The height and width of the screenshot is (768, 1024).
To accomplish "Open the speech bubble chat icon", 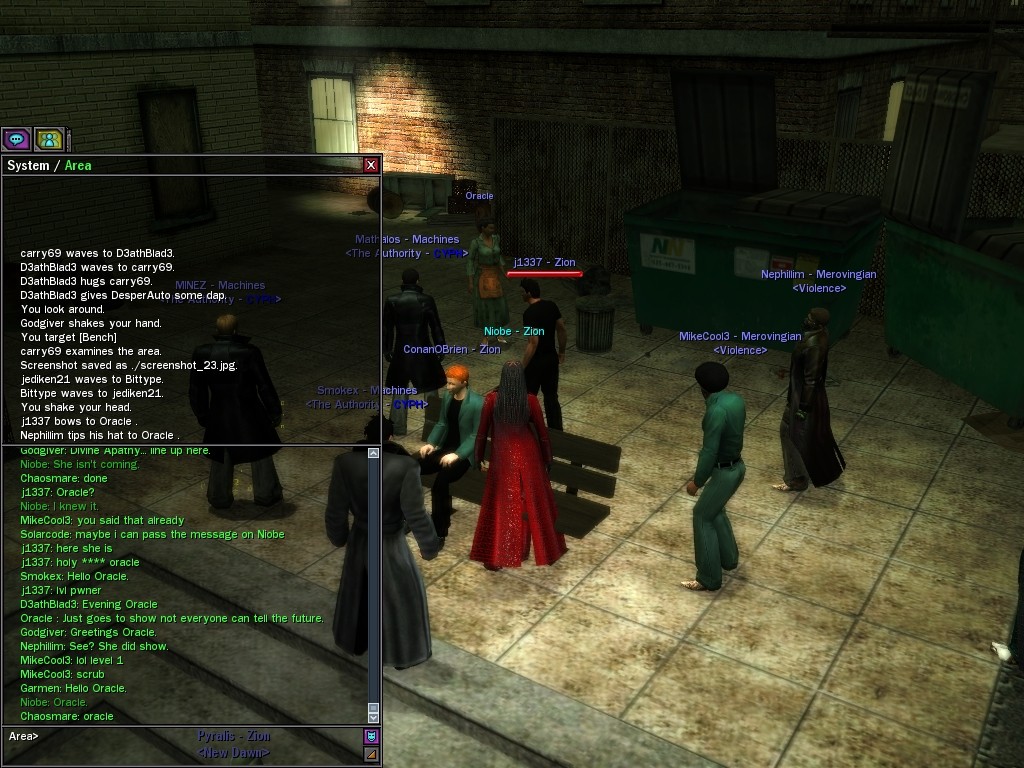I will pyautogui.click(x=16, y=139).
